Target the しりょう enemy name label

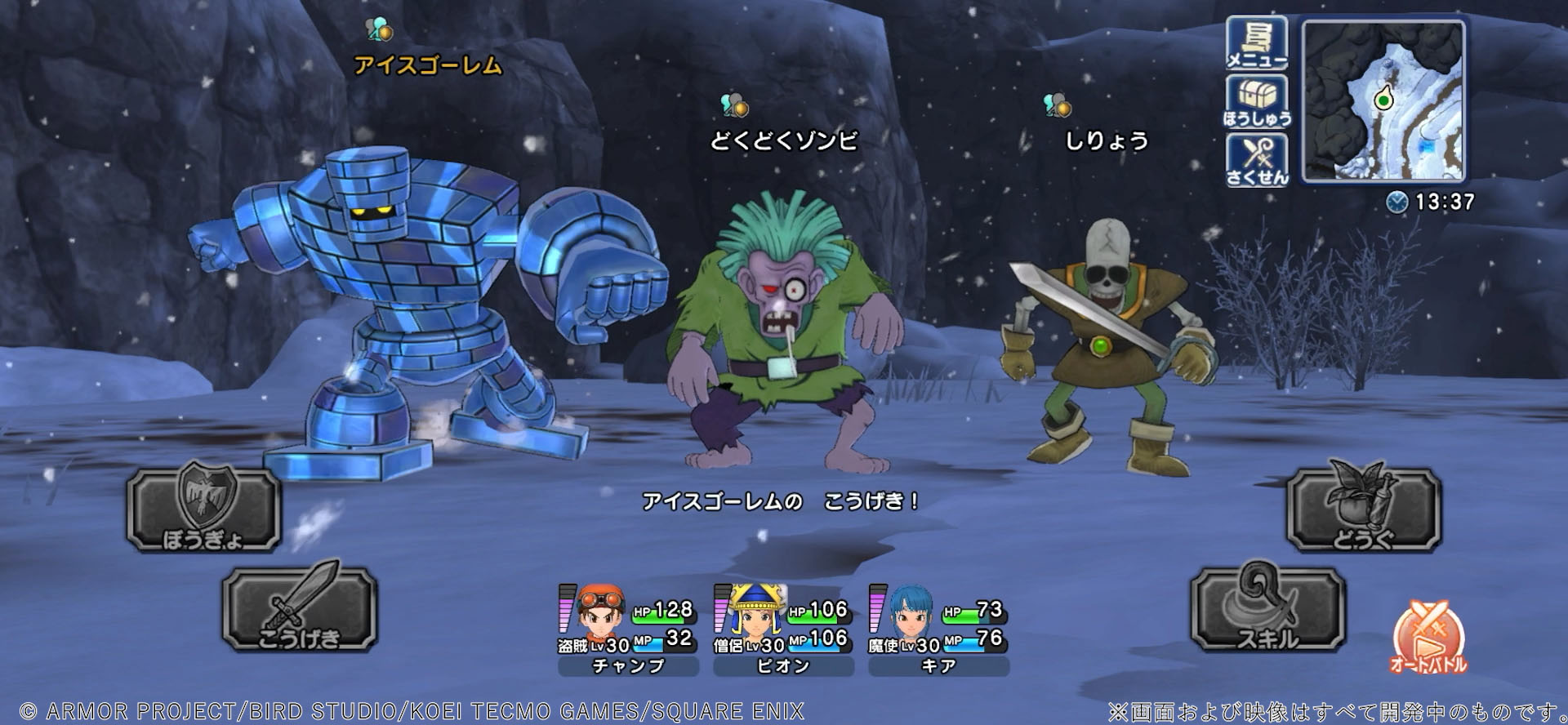click(x=1107, y=141)
